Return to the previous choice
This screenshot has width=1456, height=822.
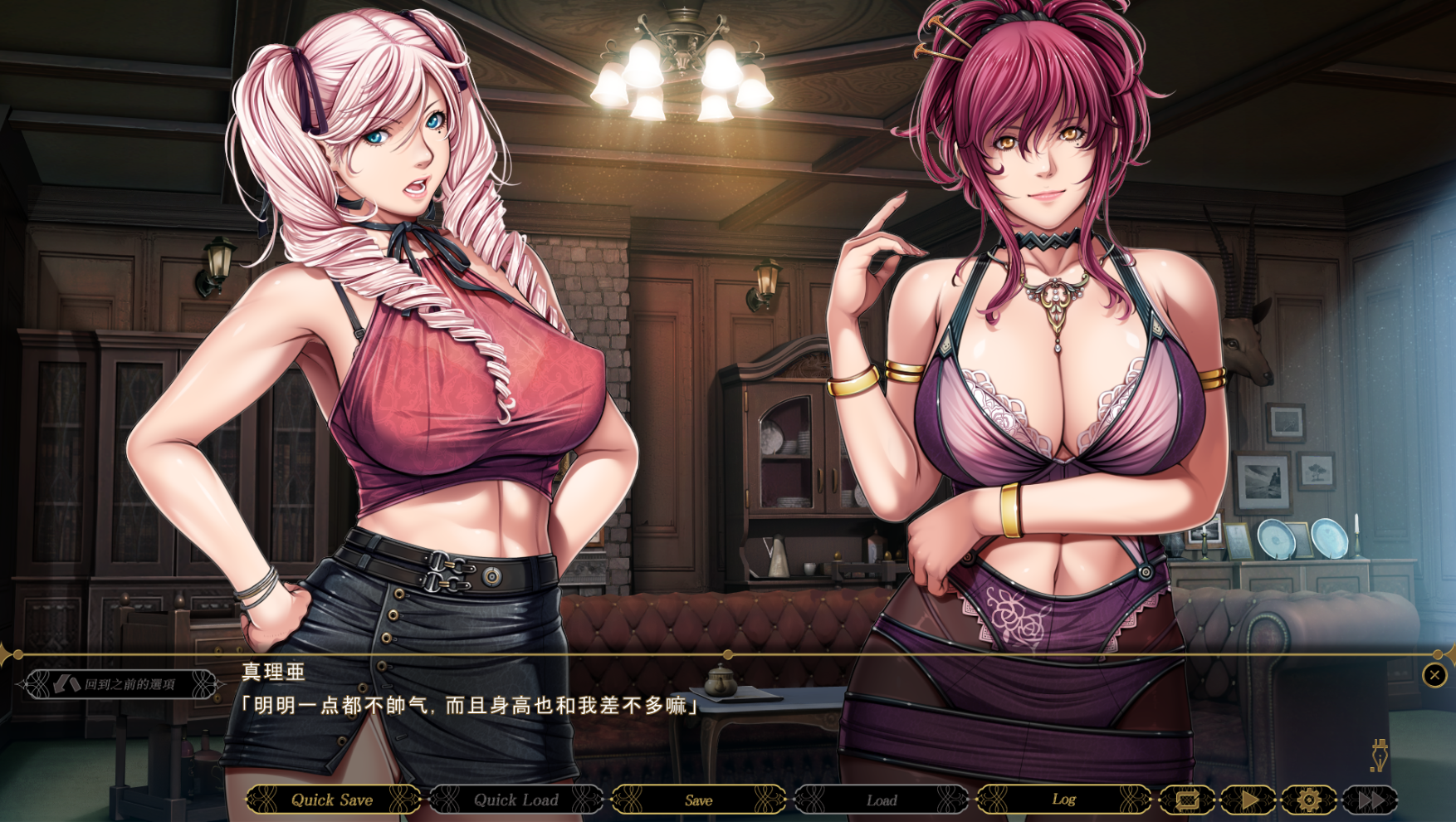pyautogui.click(x=121, y=684)
